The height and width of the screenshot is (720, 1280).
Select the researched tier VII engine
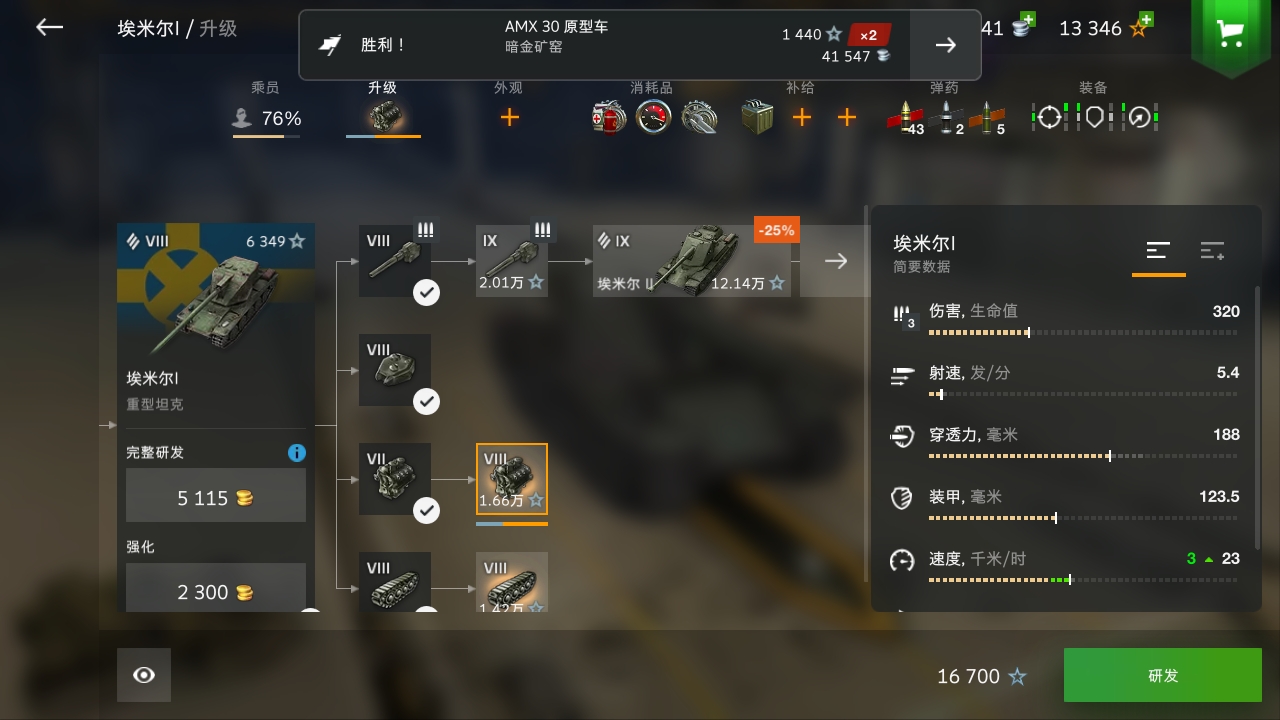395,479
